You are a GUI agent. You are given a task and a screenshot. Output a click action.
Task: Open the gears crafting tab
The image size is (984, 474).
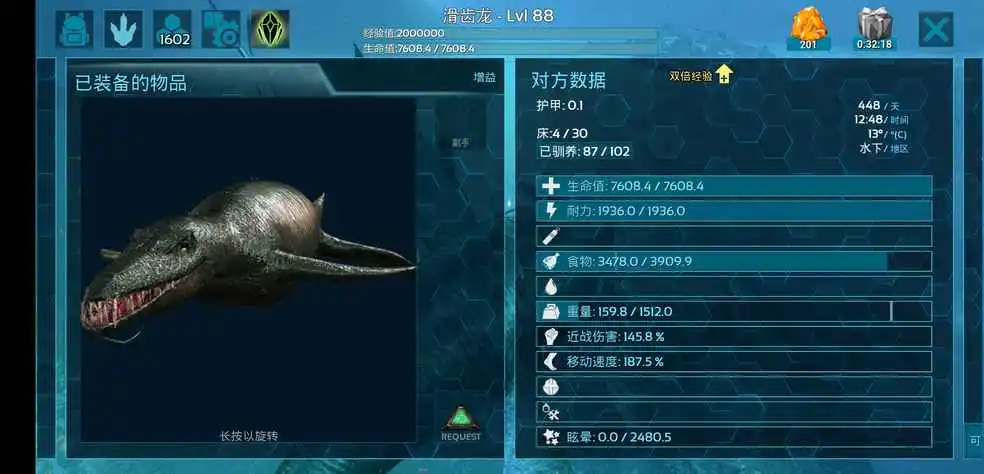[220, 29]
